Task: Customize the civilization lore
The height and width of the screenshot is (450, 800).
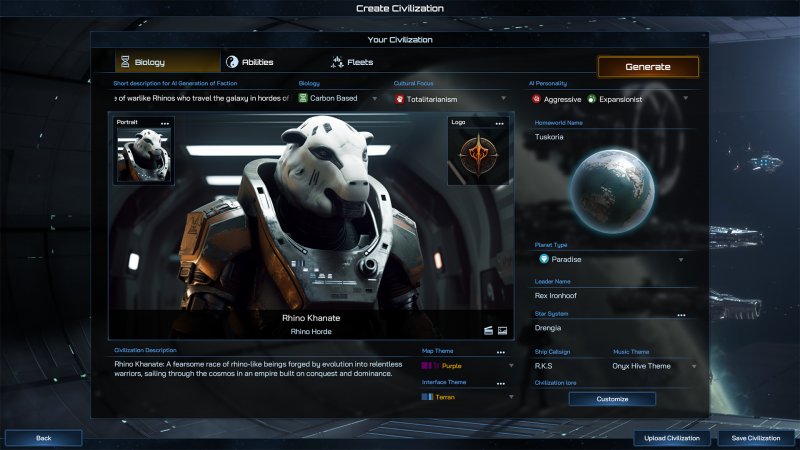Action: click(x=612, y=399)
